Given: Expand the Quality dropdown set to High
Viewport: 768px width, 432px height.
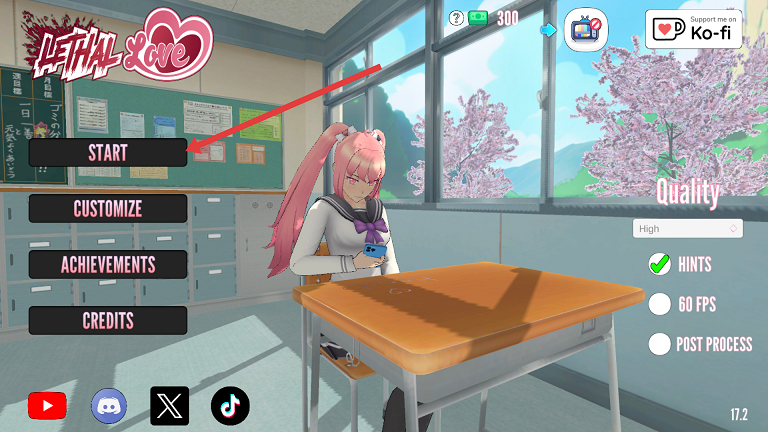Looking at the screenshot, I should pos(687,229).
